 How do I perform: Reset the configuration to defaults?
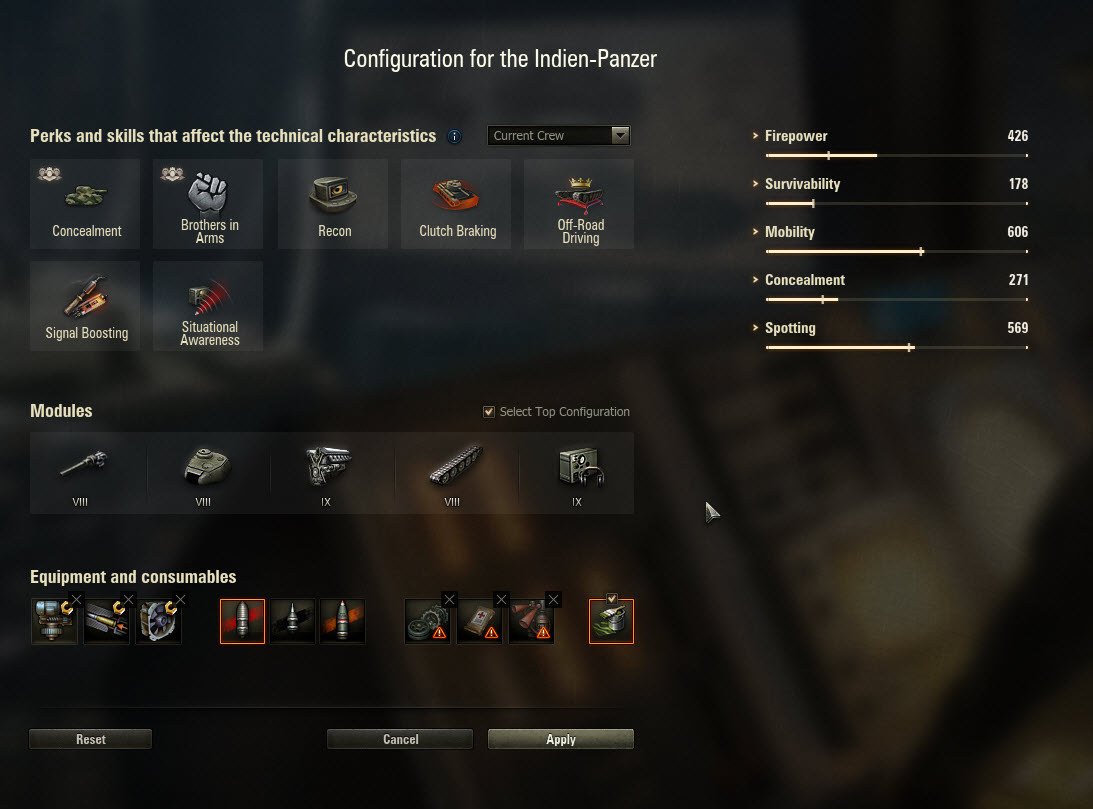pyautogui.click(x=90, y=739)
